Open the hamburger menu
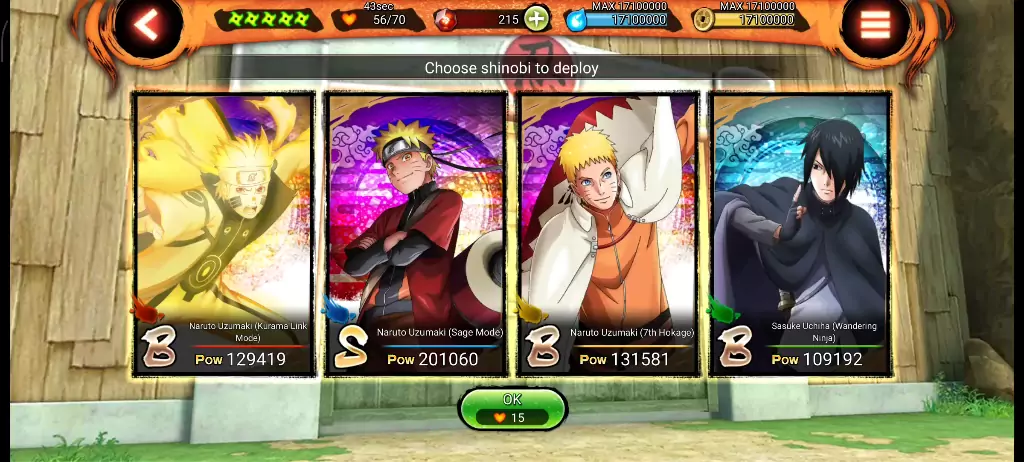This screenshot has width=1024, height=462. point(875,26)
